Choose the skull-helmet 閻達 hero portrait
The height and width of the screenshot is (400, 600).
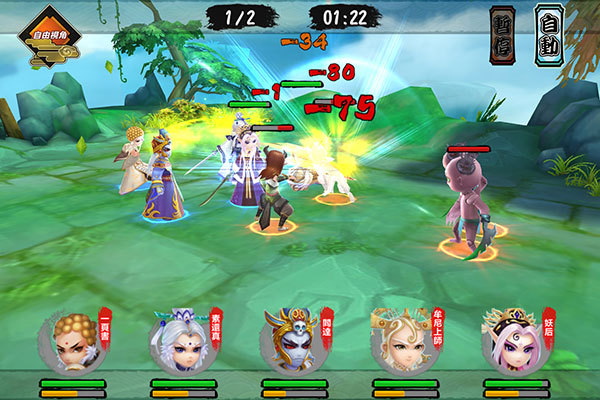pyautogui.click(x=293, y=342)
